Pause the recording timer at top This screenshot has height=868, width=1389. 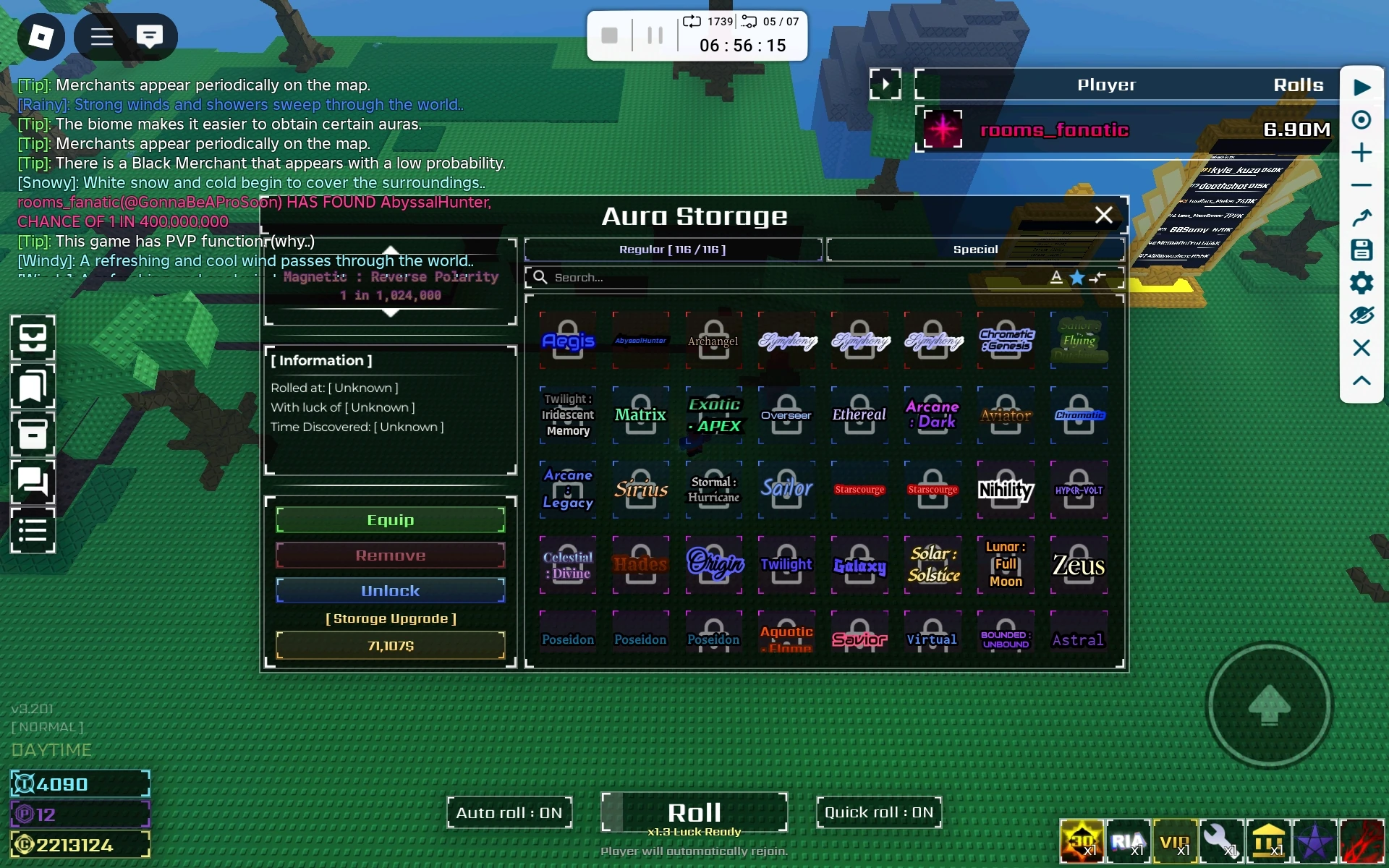click(655, 35)
